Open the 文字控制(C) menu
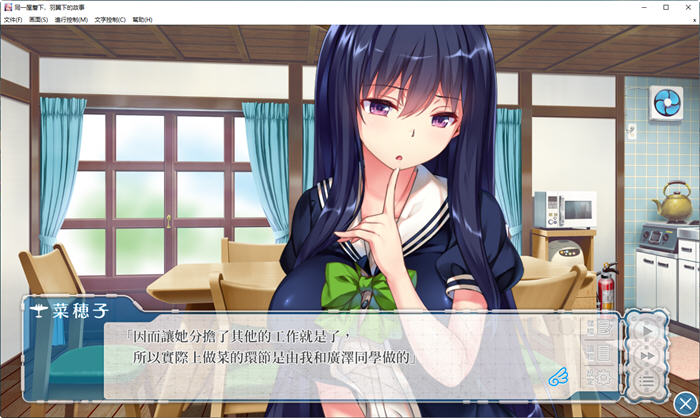The width and height of the screenshot is (700, 418). (x=111, y=19)
